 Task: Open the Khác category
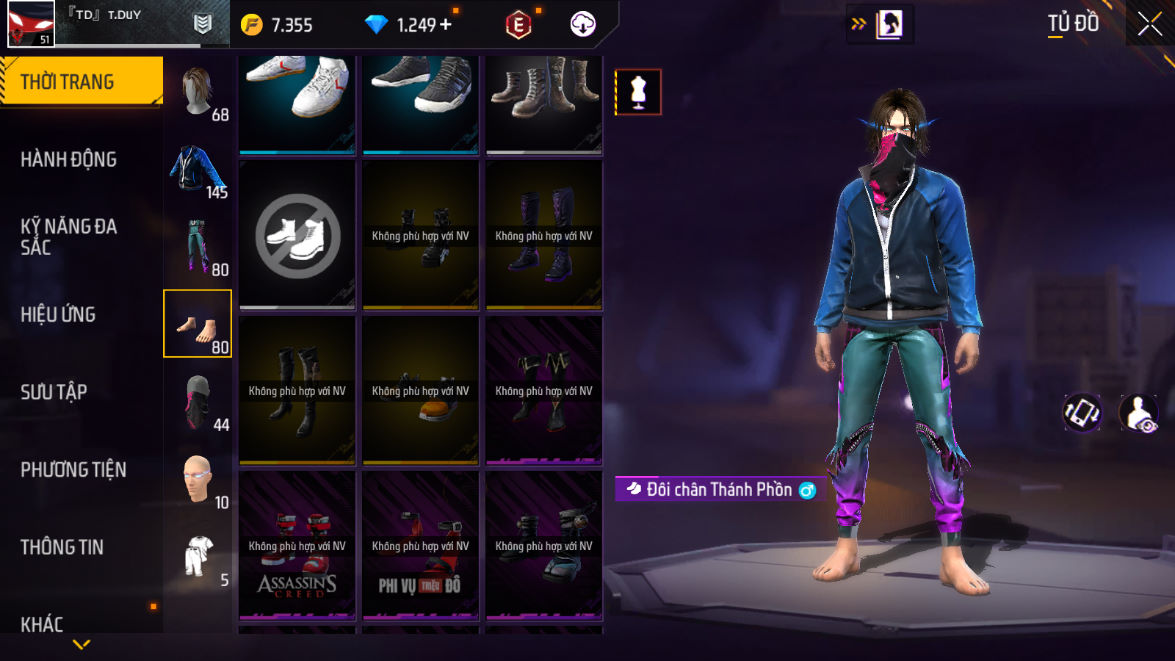(x=43, y=624)
